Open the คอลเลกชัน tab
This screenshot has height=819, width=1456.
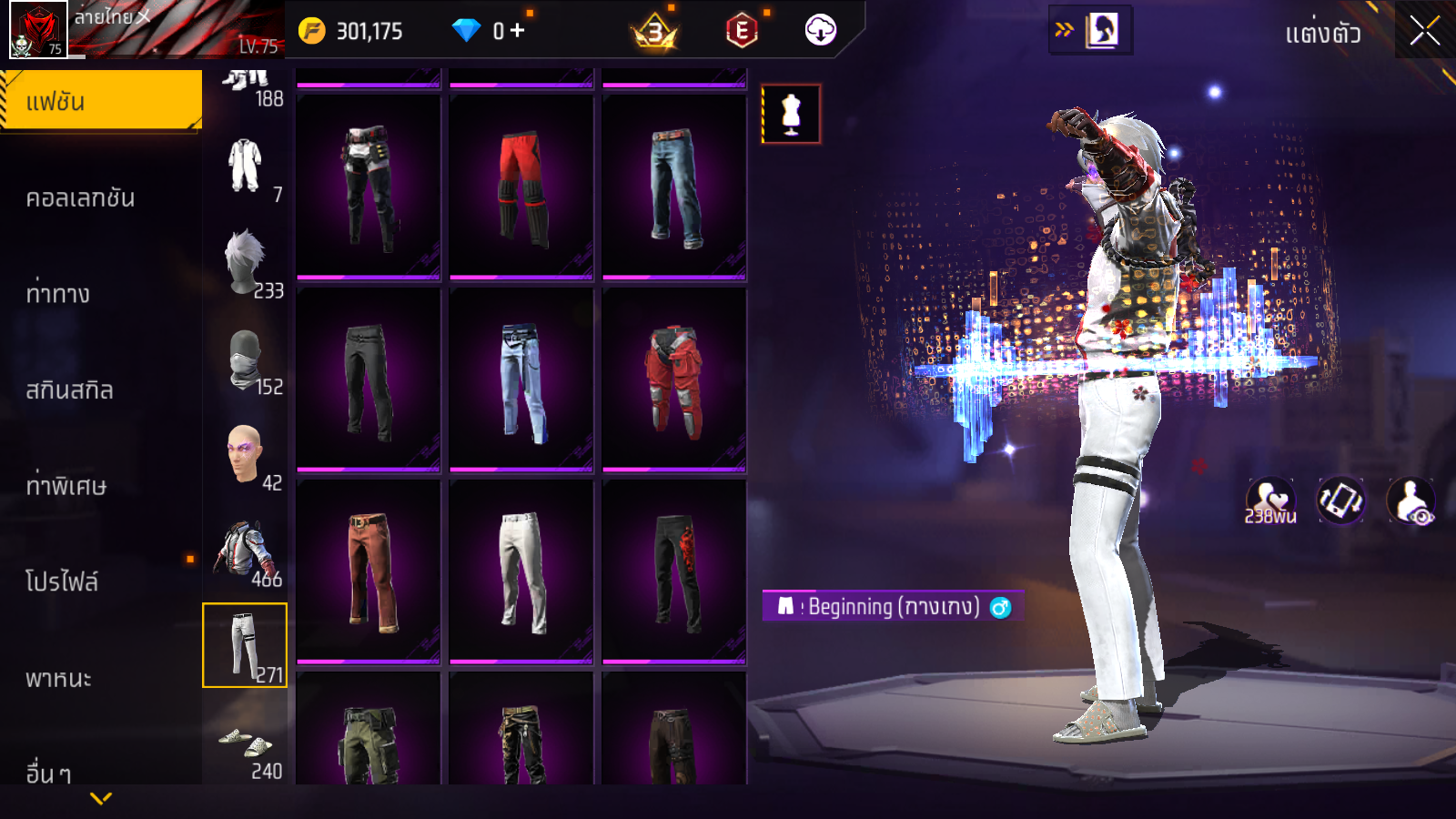click(x=81, y=198)
